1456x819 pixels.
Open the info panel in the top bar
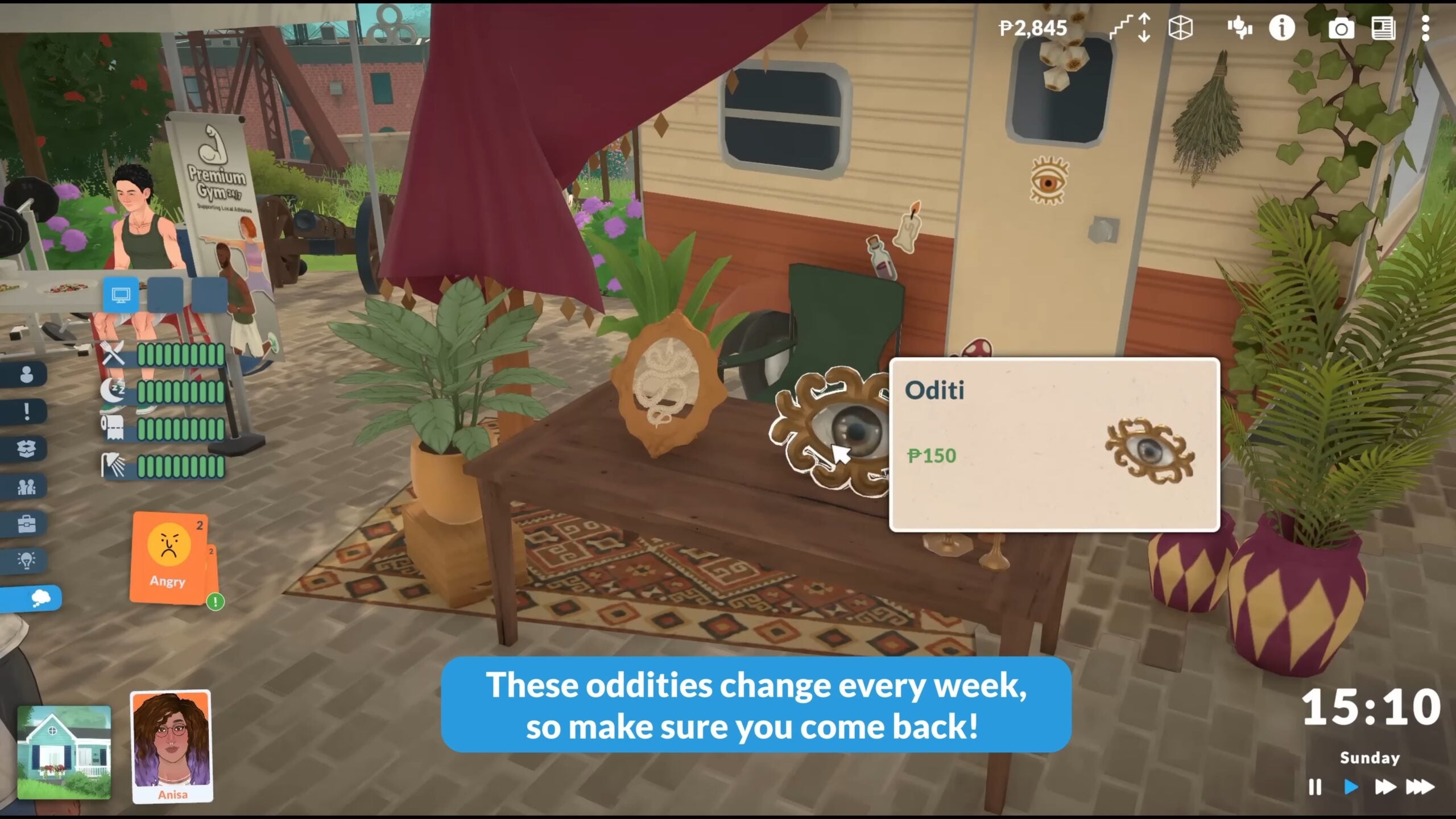1281,28
